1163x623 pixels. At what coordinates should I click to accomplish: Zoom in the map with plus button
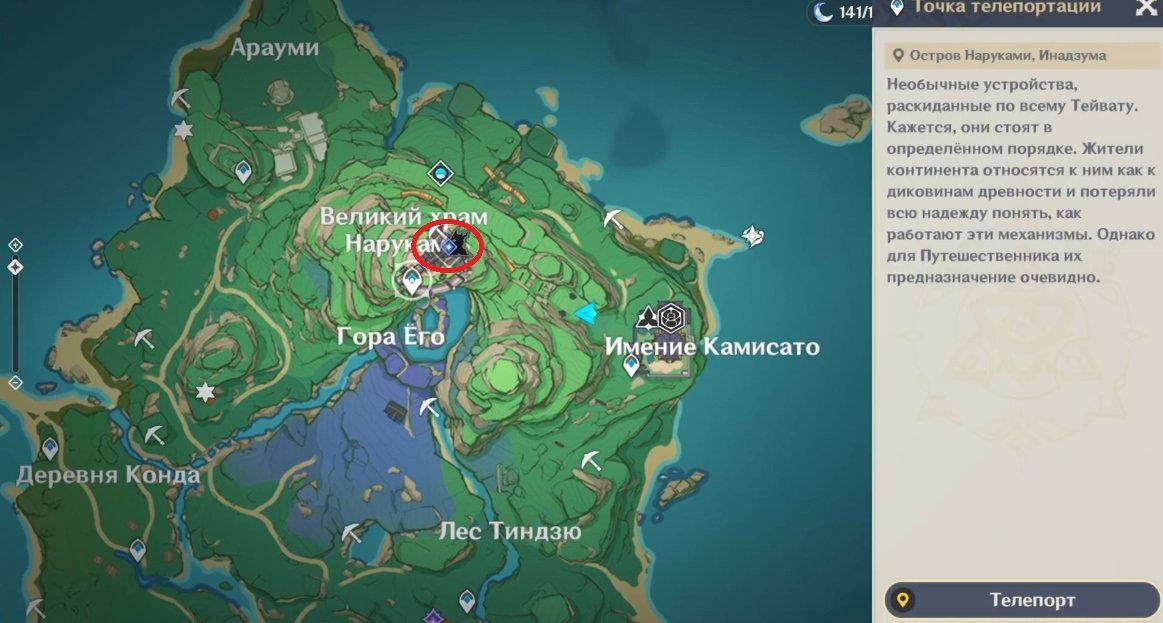(15, 245)
